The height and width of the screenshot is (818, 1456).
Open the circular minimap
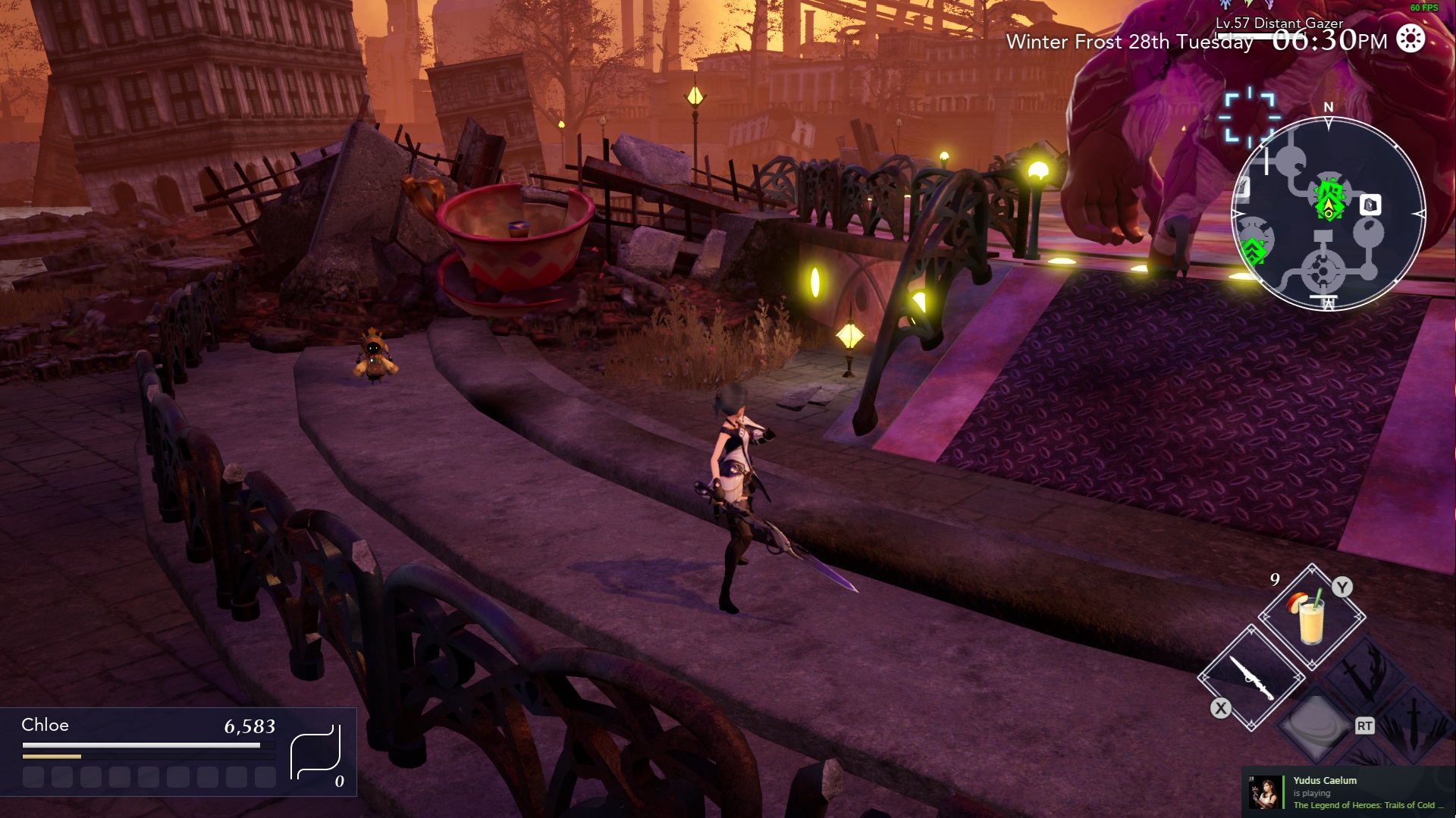(x=1328, y=215)
